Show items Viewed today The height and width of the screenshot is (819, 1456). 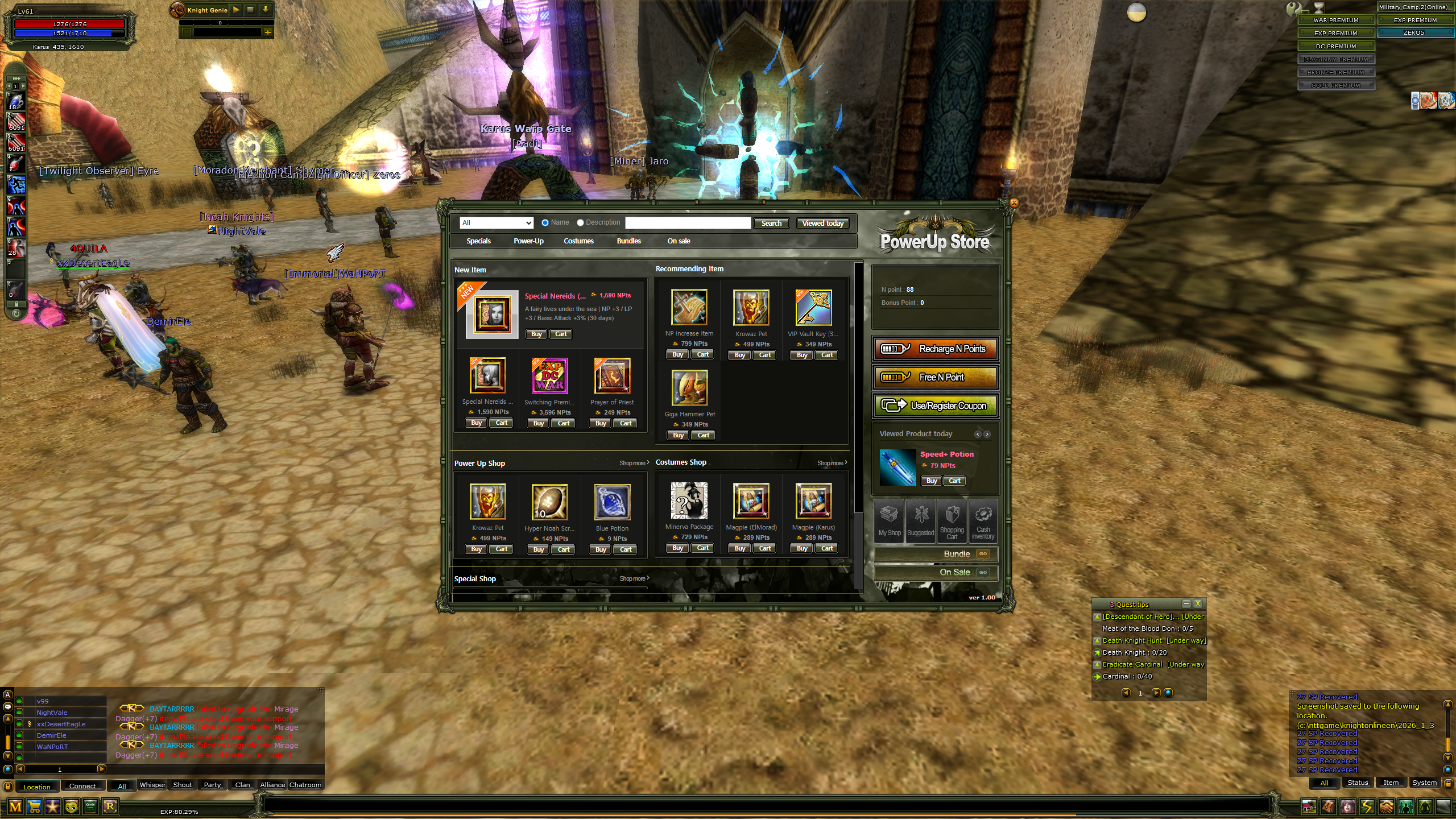[x=822, y=224]
